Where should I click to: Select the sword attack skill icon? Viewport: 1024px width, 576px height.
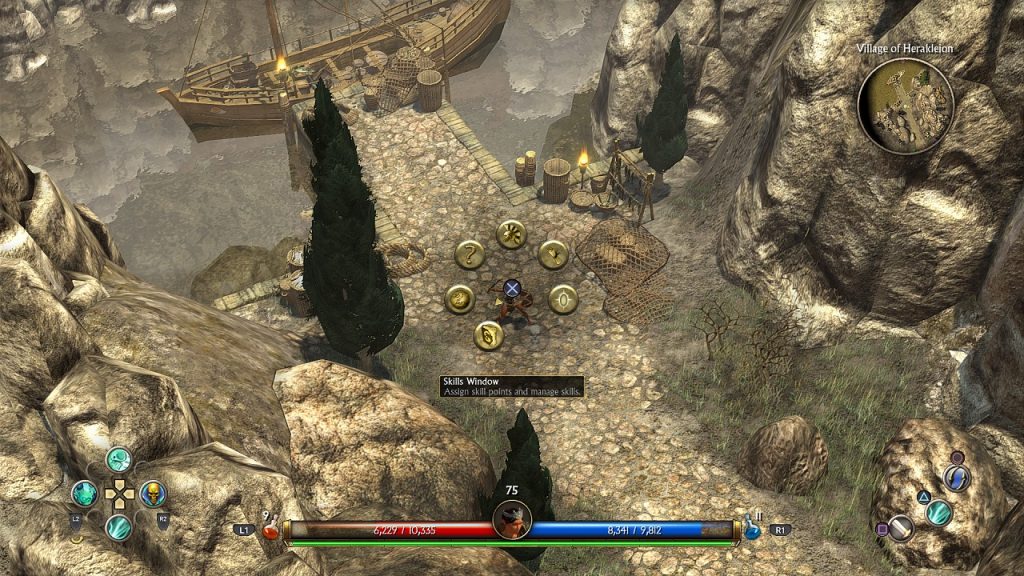coord(901,528)
